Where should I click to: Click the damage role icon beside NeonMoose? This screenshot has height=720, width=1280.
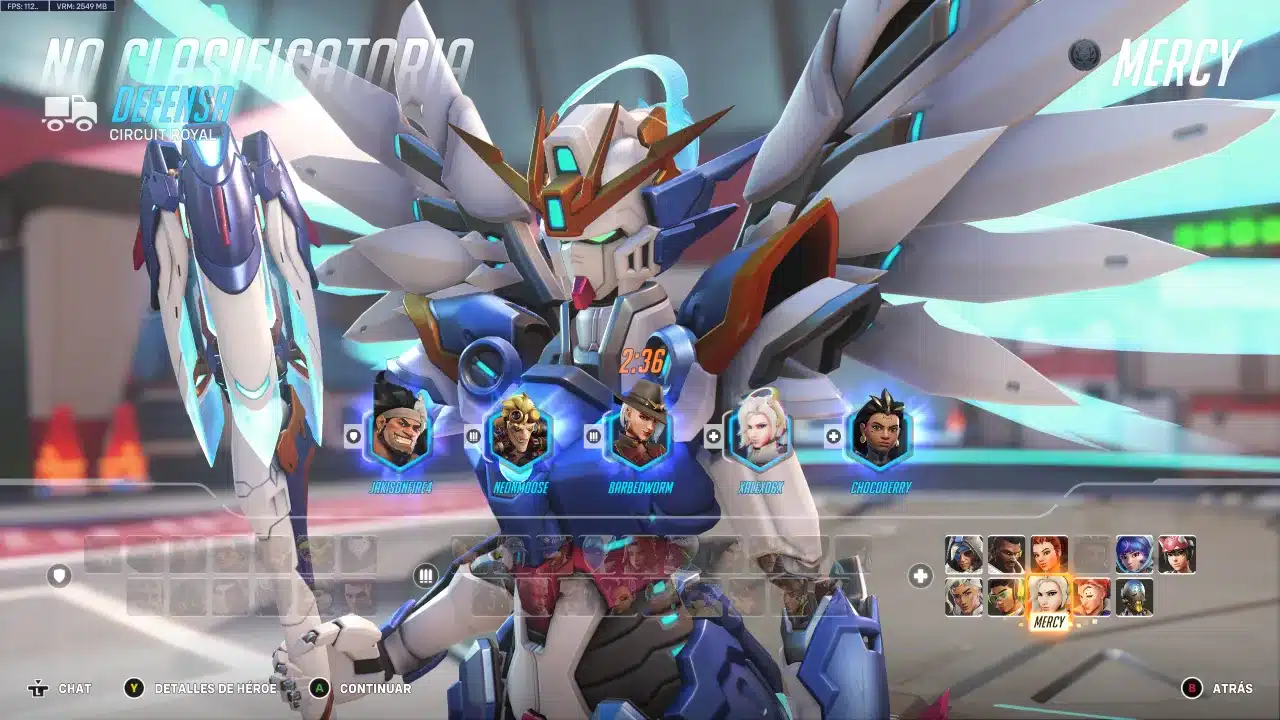coord(472,436)
